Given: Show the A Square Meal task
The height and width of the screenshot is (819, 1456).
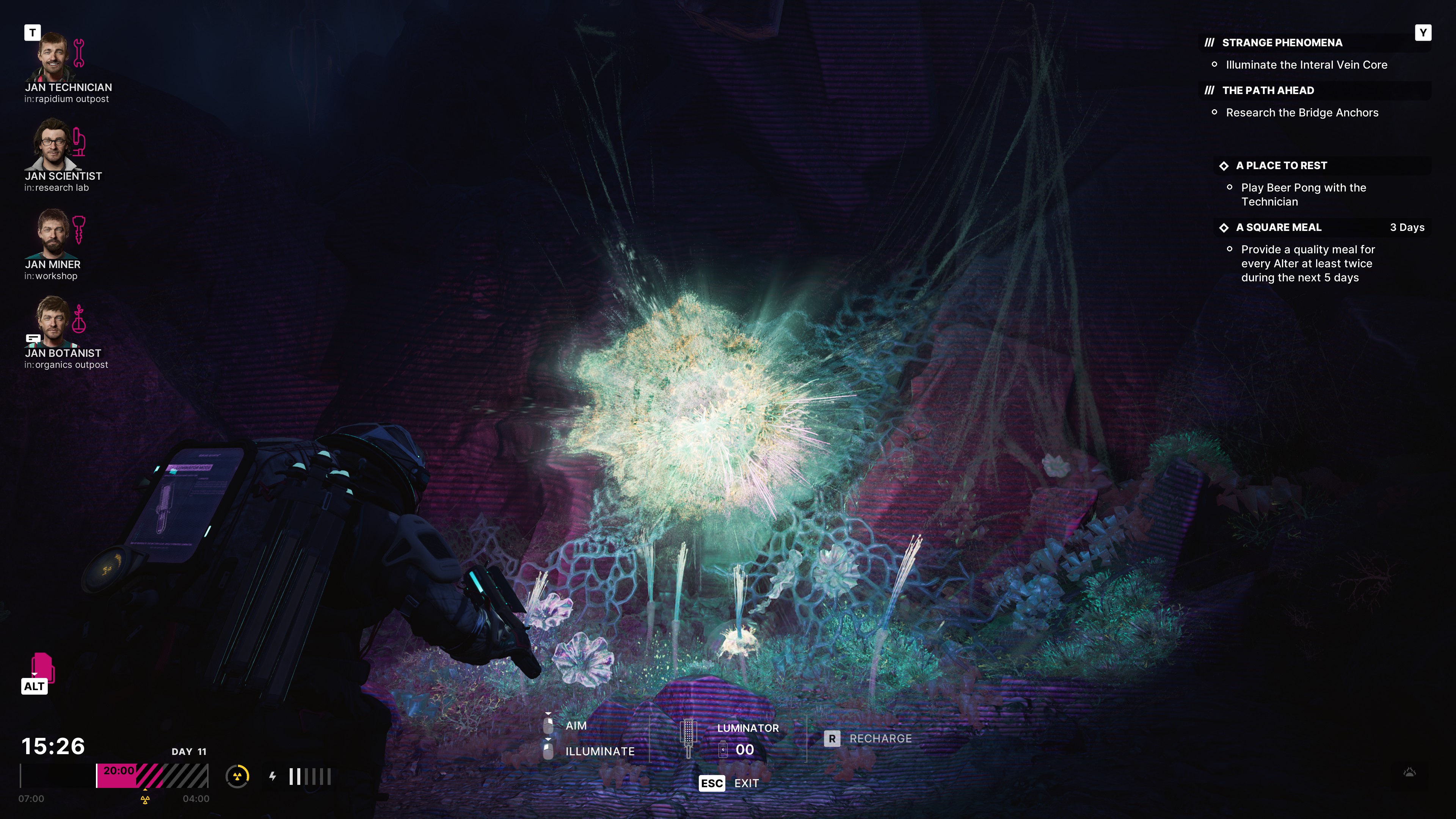Looking at the screenshot, I should click(x=1278, y=227).
